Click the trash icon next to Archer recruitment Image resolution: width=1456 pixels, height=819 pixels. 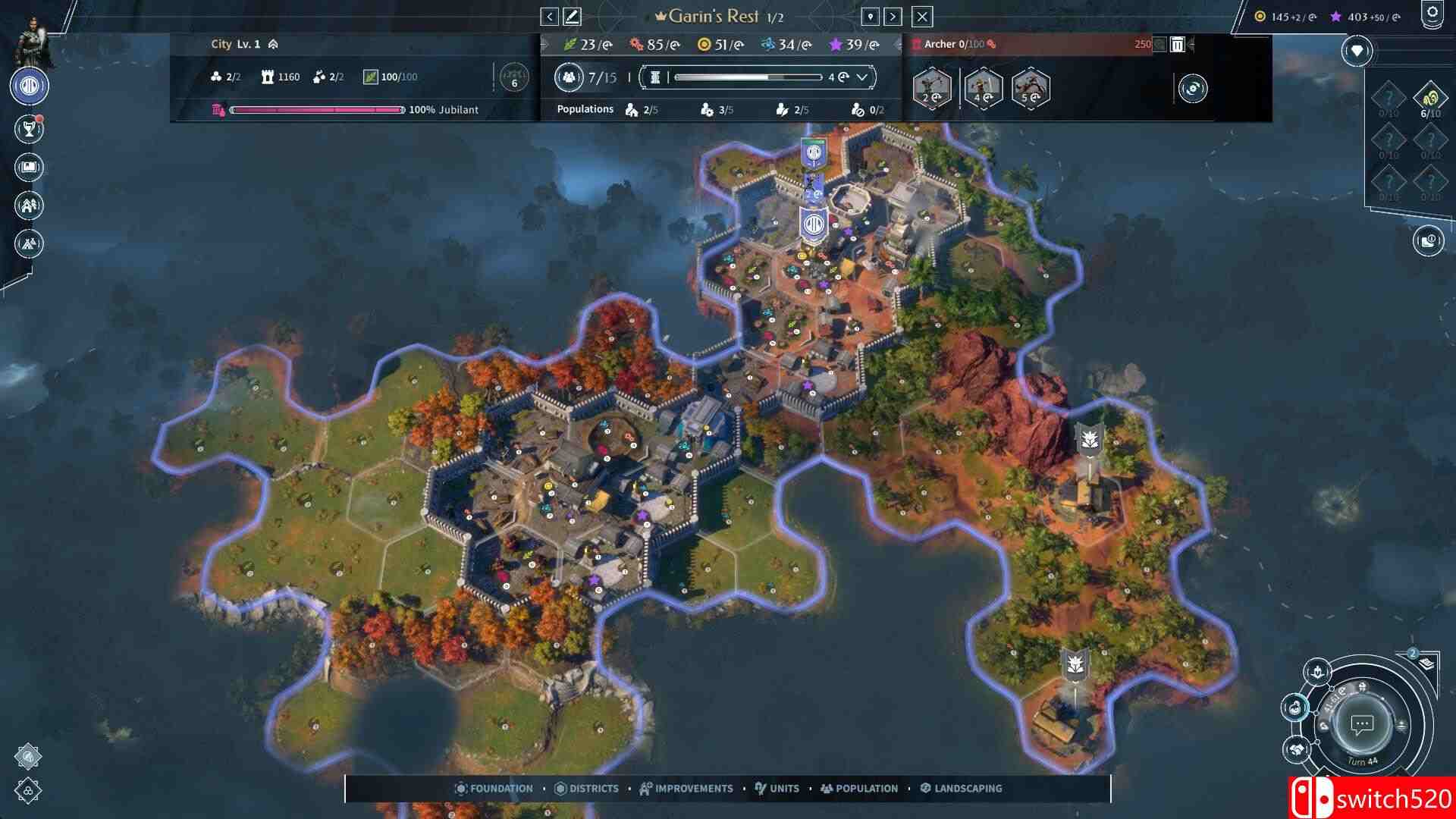[x=1176, y=45]
